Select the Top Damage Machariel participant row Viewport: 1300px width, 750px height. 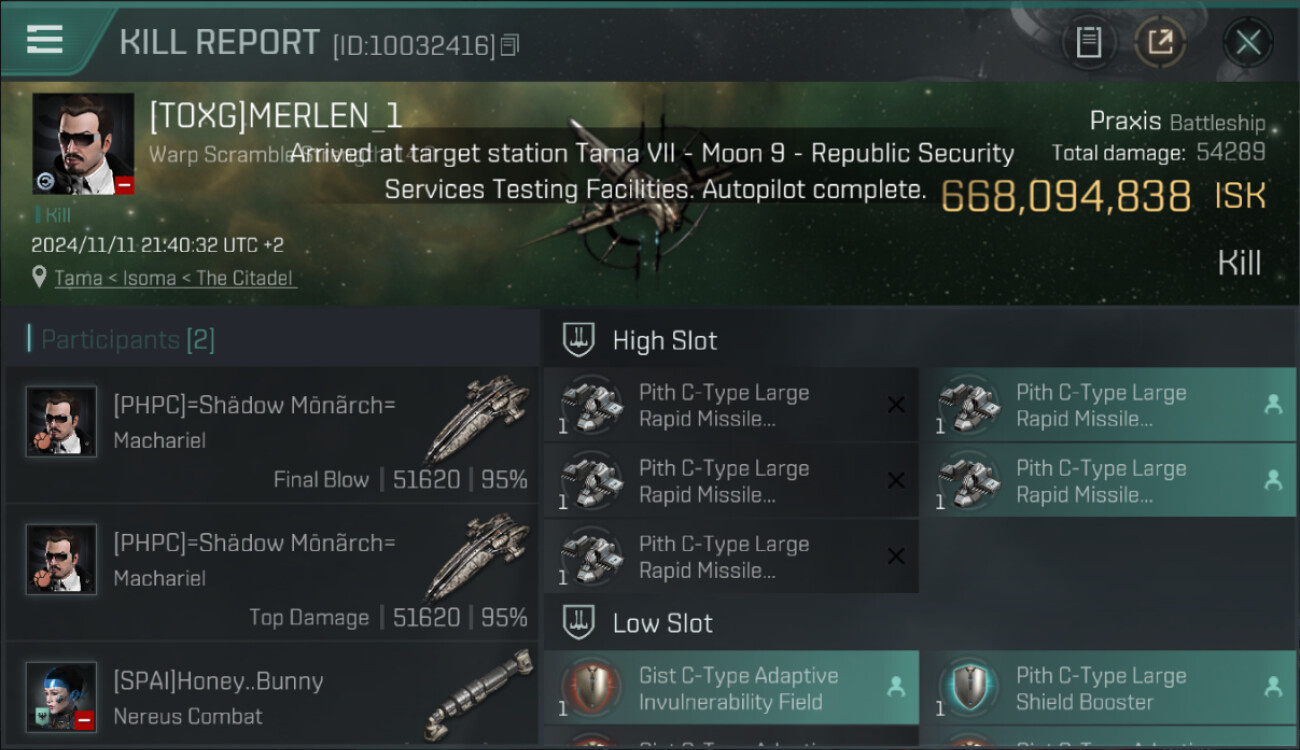[272, 573]
